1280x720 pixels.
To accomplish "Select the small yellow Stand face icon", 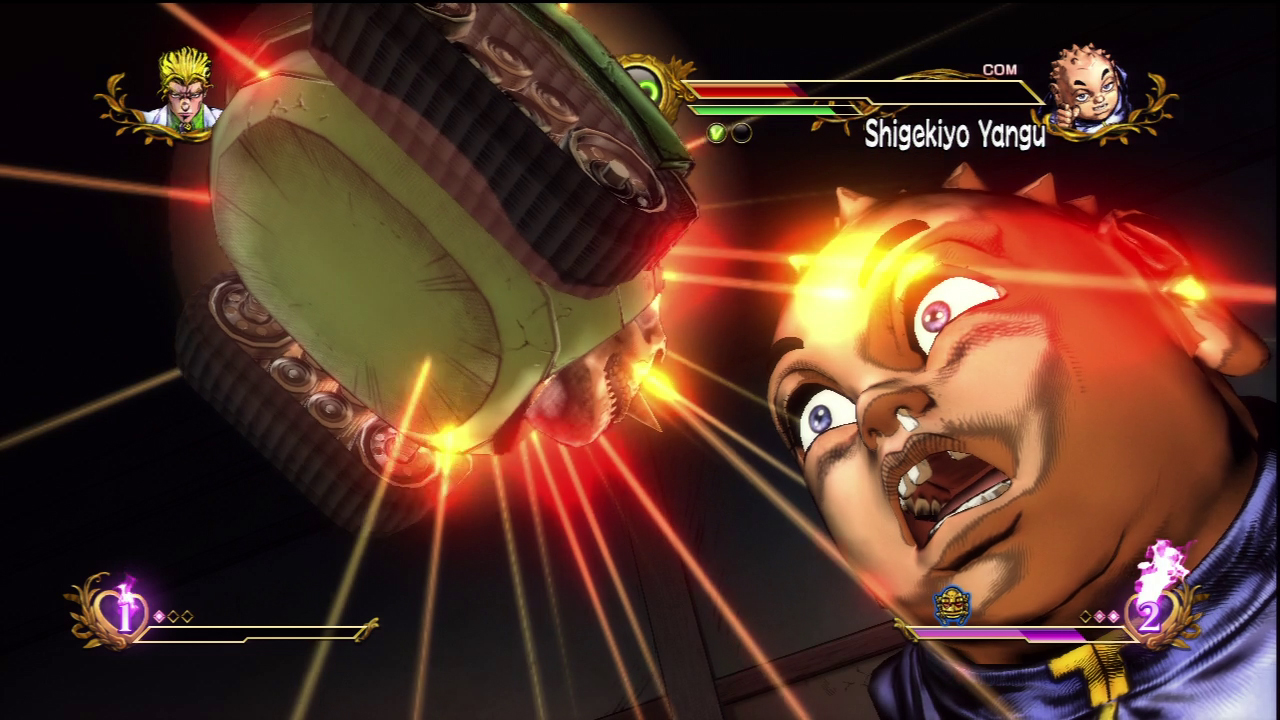I will [x=951, y=606].
